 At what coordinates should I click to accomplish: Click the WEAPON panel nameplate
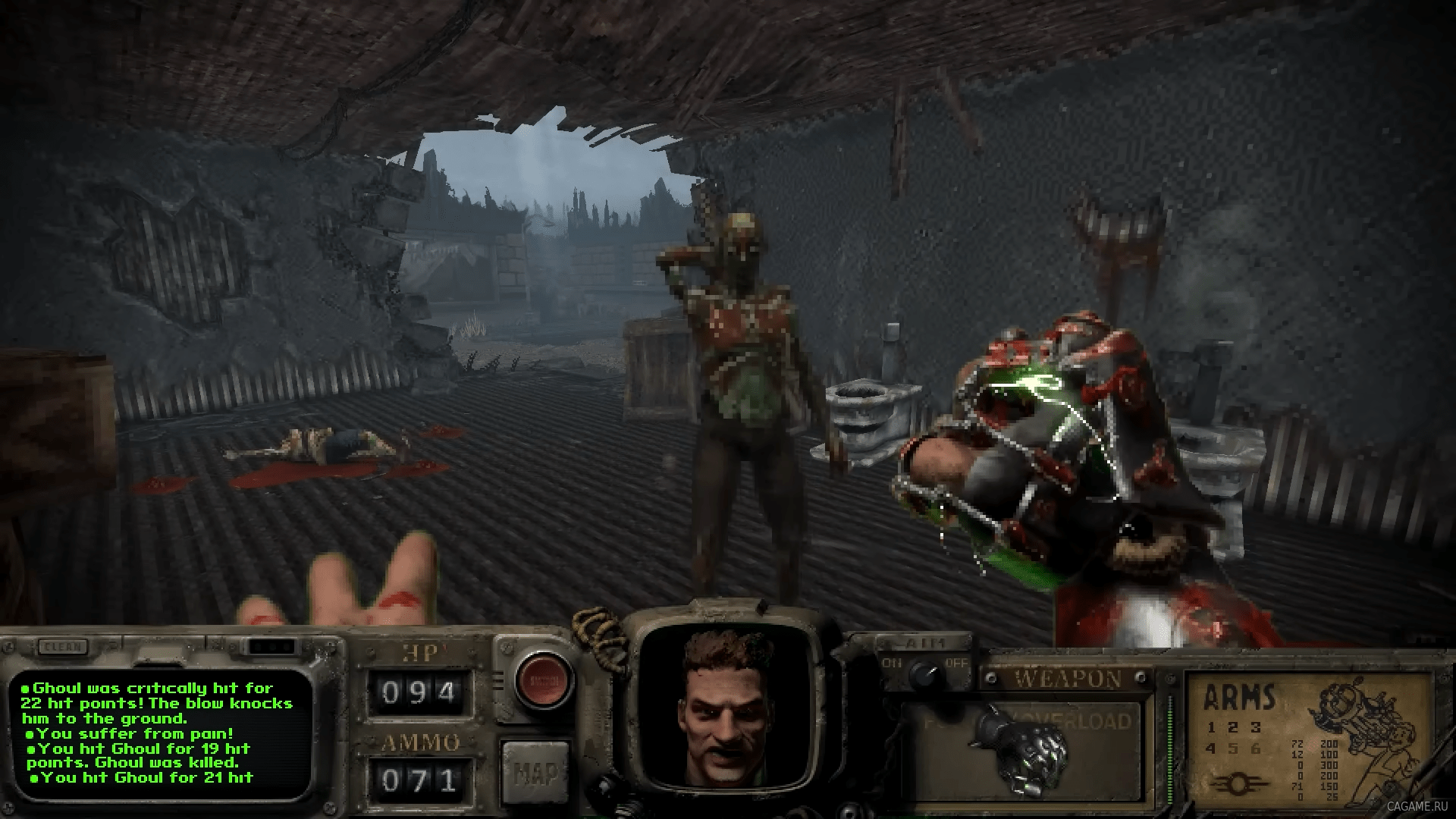pyautogui.click(x=1068, y=676)
